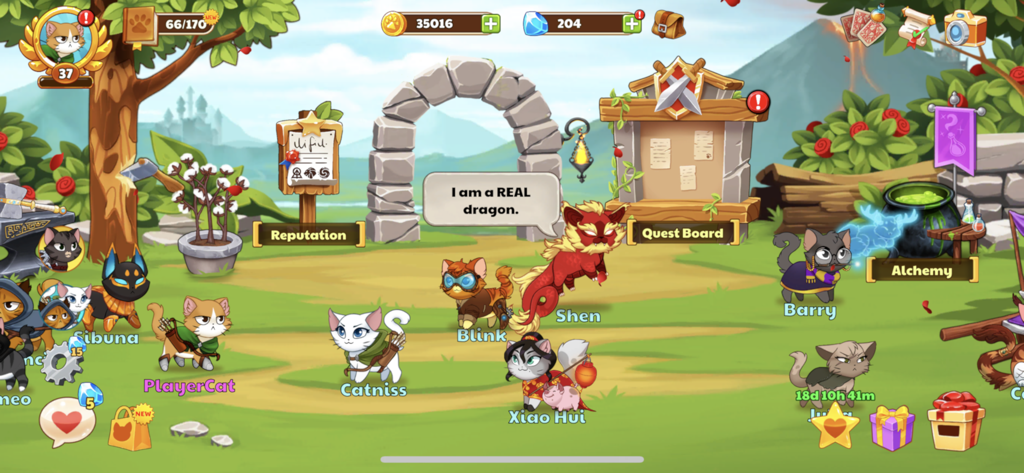Open the Reputation board
1024x473 pixels.
(308, 234)
